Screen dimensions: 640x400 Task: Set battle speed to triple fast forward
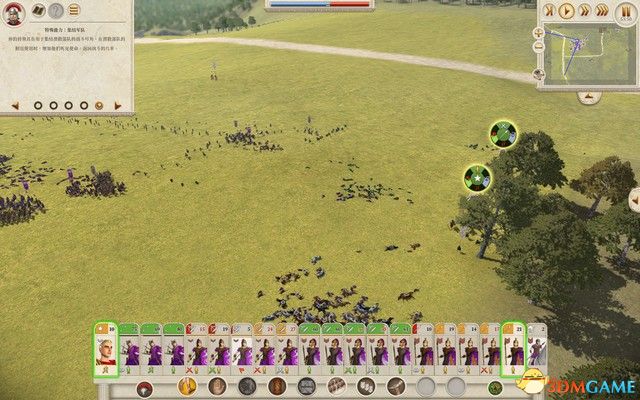[x=604, y=12]
